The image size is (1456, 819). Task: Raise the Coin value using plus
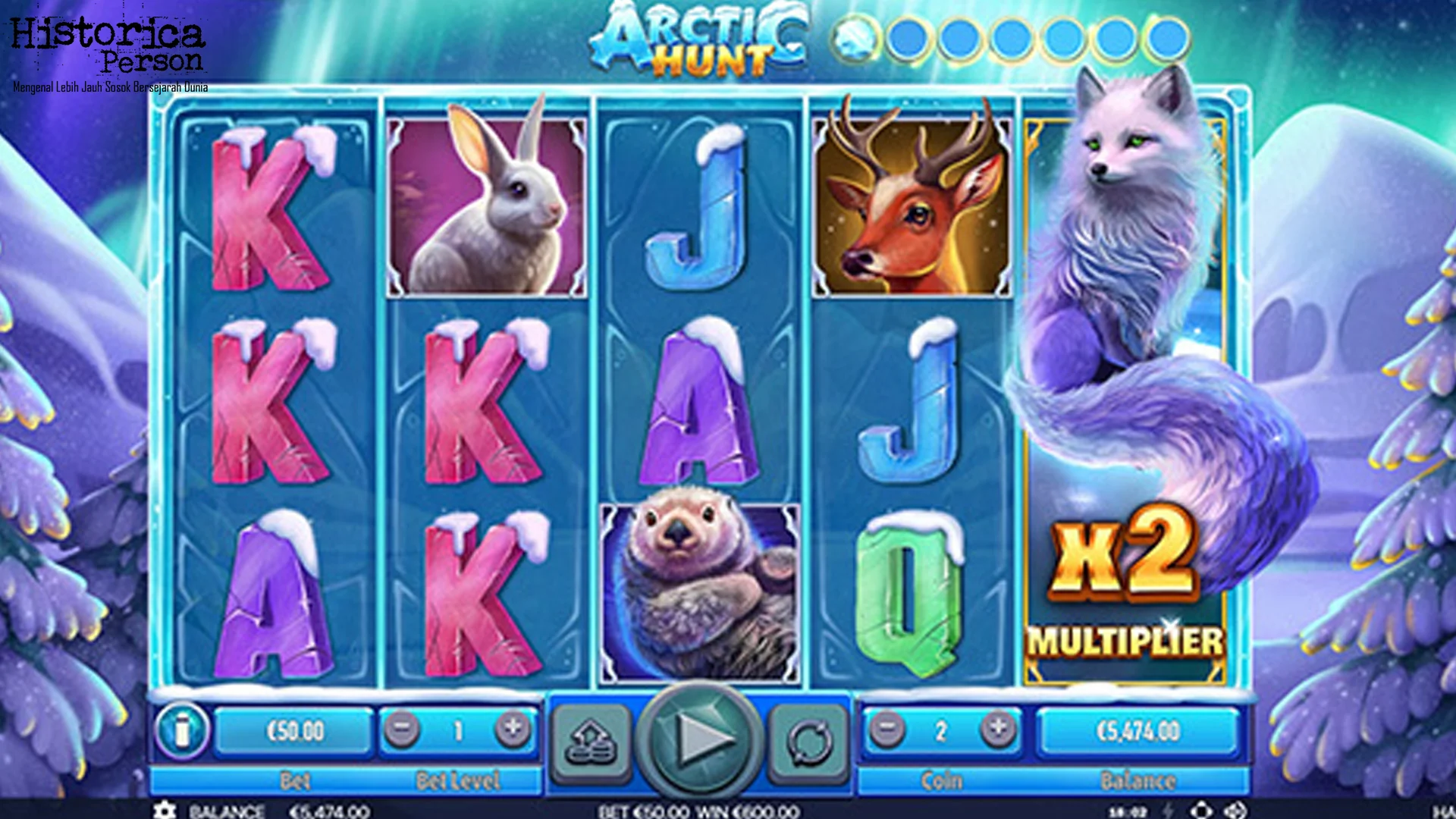[995, 730]
